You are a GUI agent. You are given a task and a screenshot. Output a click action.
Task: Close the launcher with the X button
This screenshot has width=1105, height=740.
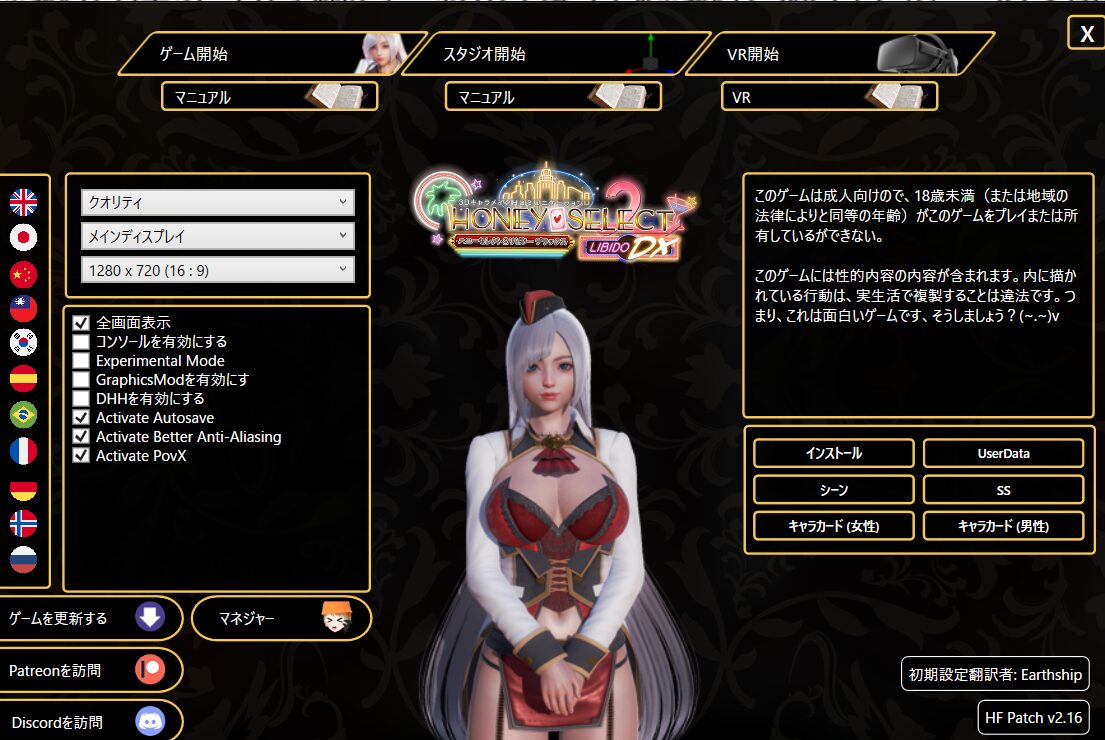click(1086, 34)
